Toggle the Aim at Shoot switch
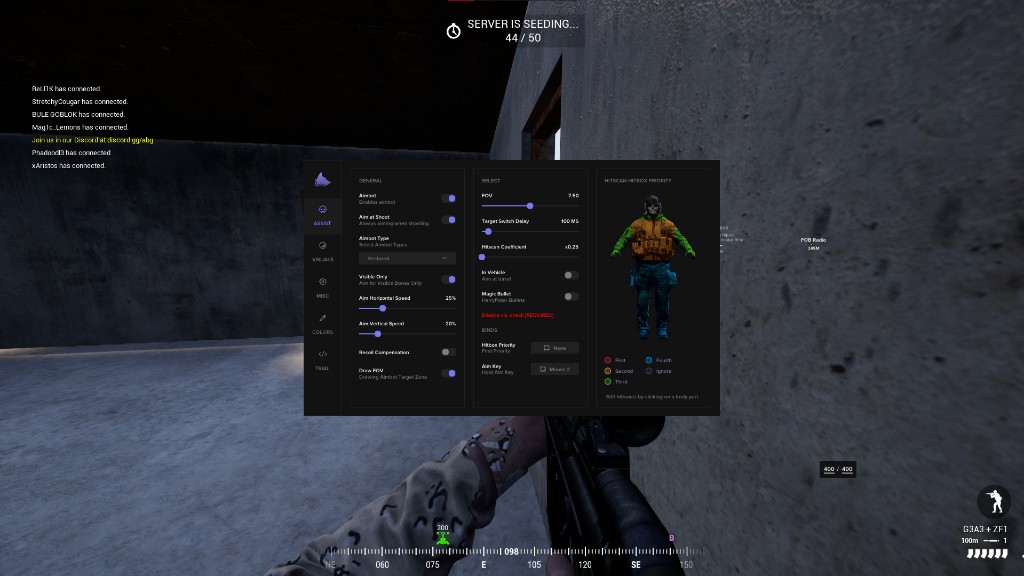1024x576 pixels. coord(448,219)
